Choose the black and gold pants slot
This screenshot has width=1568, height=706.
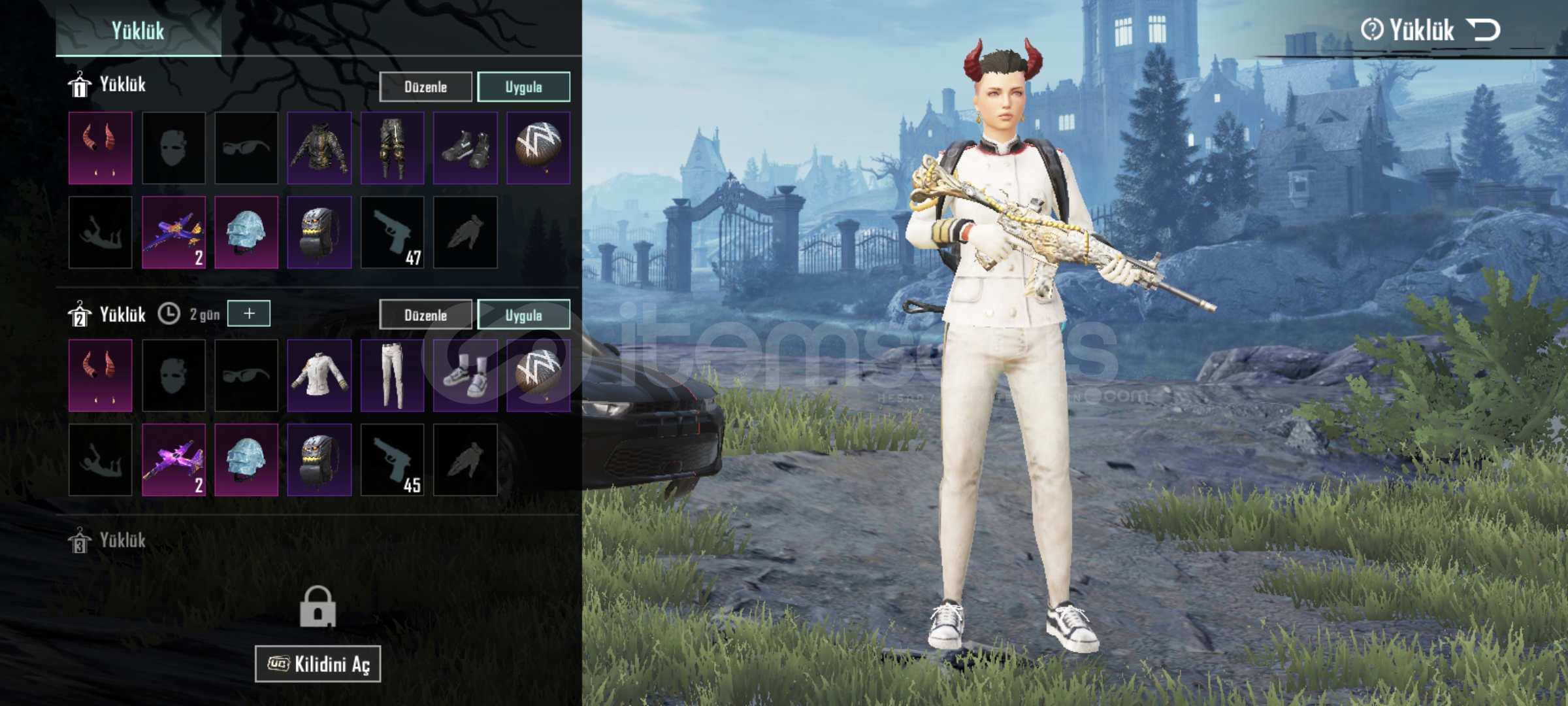tap(392, 148)
